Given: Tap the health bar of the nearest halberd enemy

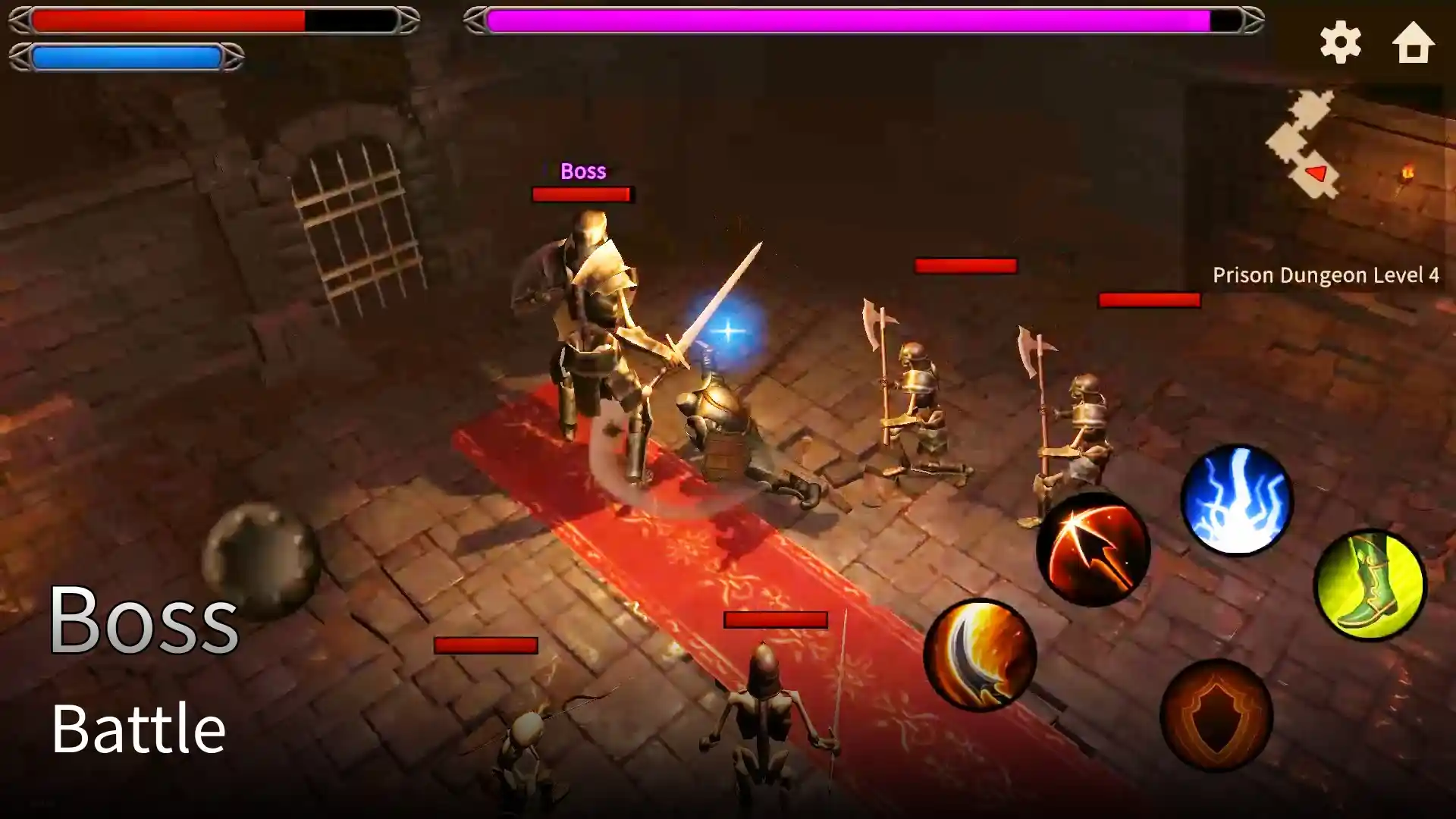Looking at the screenshot, I should click(x=965, y=265).
